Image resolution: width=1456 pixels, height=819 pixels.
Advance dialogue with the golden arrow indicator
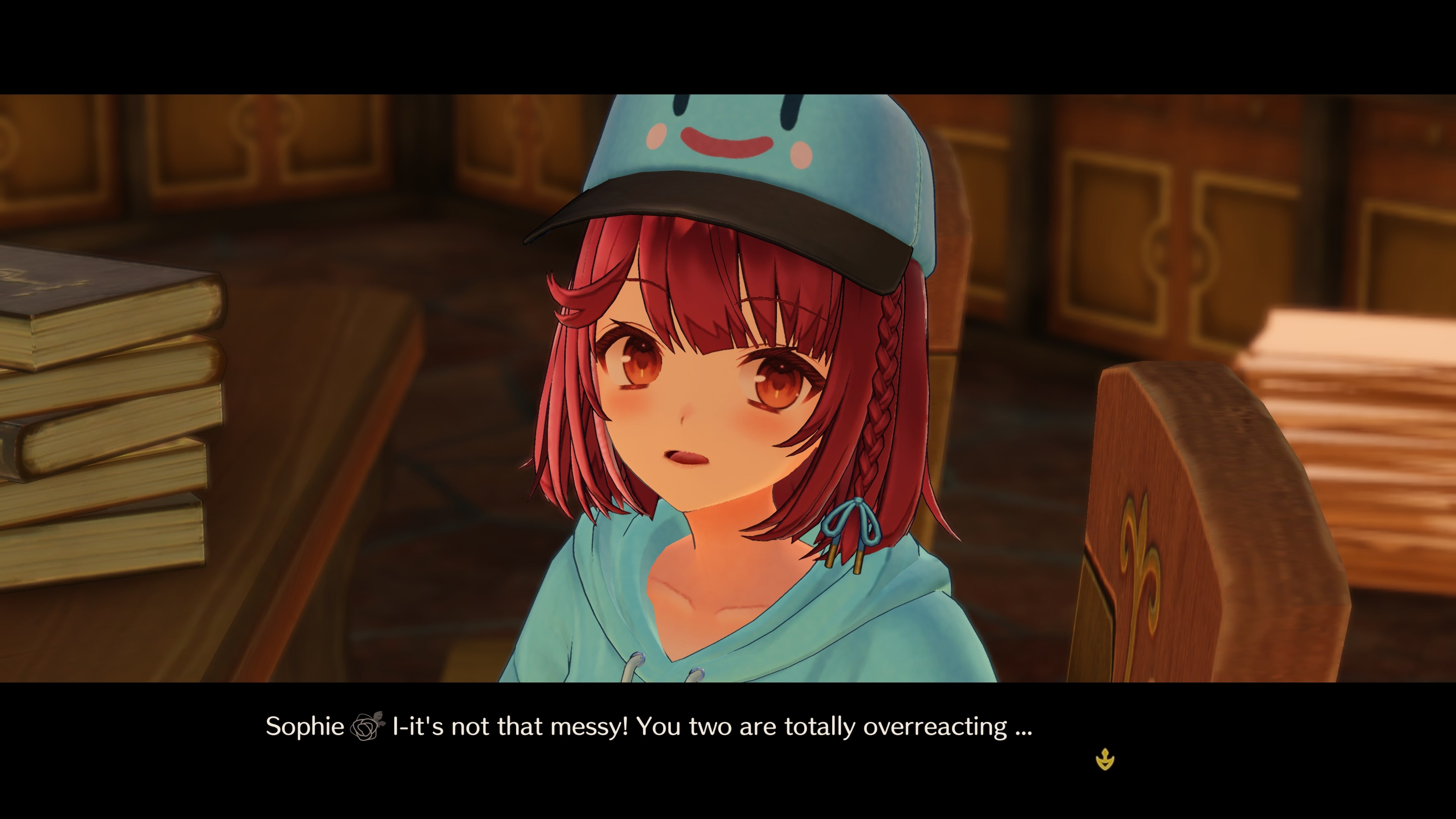[1105, 759]
